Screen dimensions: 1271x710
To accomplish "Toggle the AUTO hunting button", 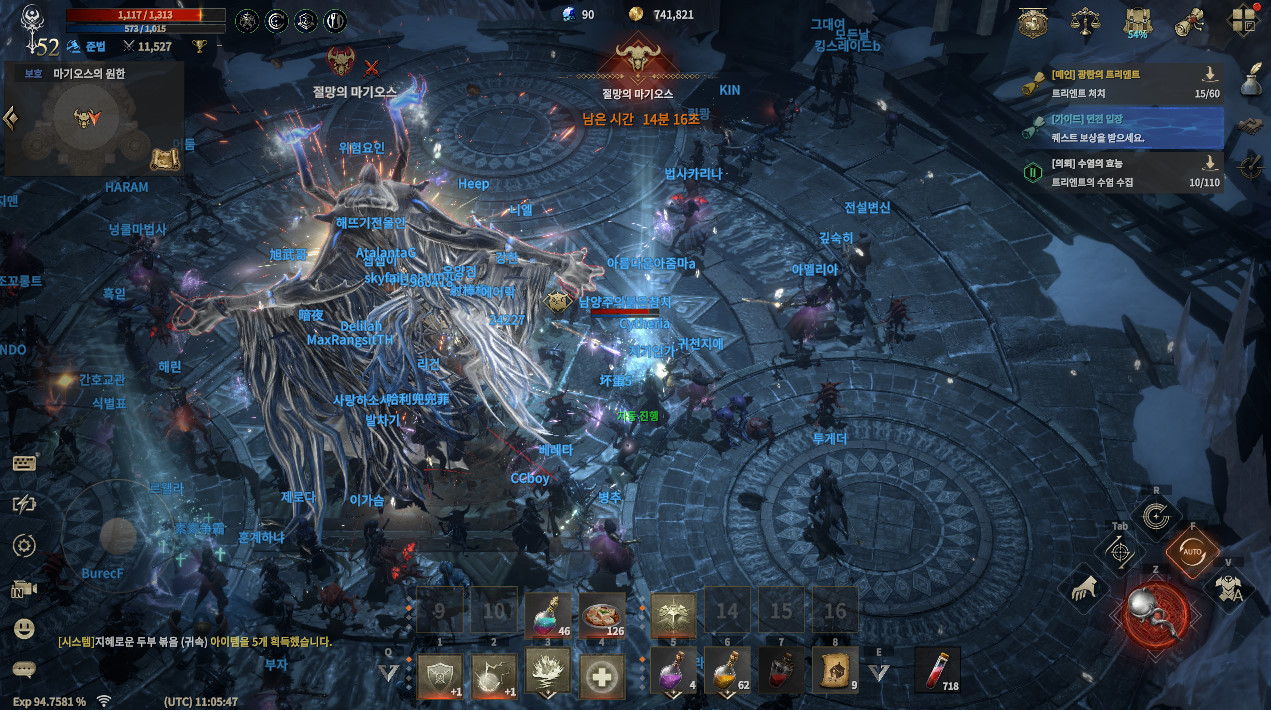I will (1192, 549).
